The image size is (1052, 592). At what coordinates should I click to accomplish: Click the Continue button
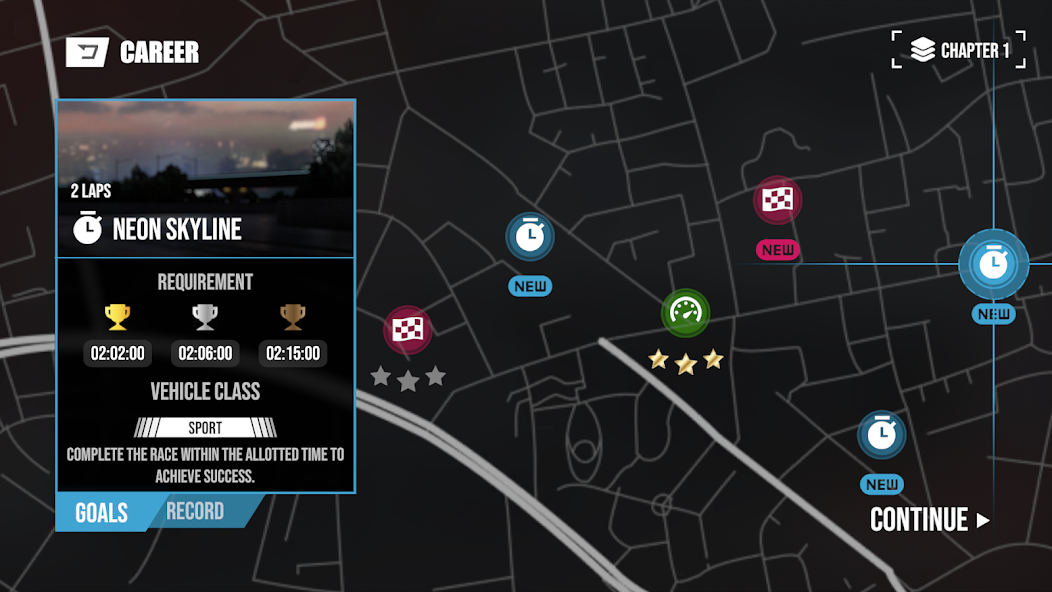pos(929,520)
